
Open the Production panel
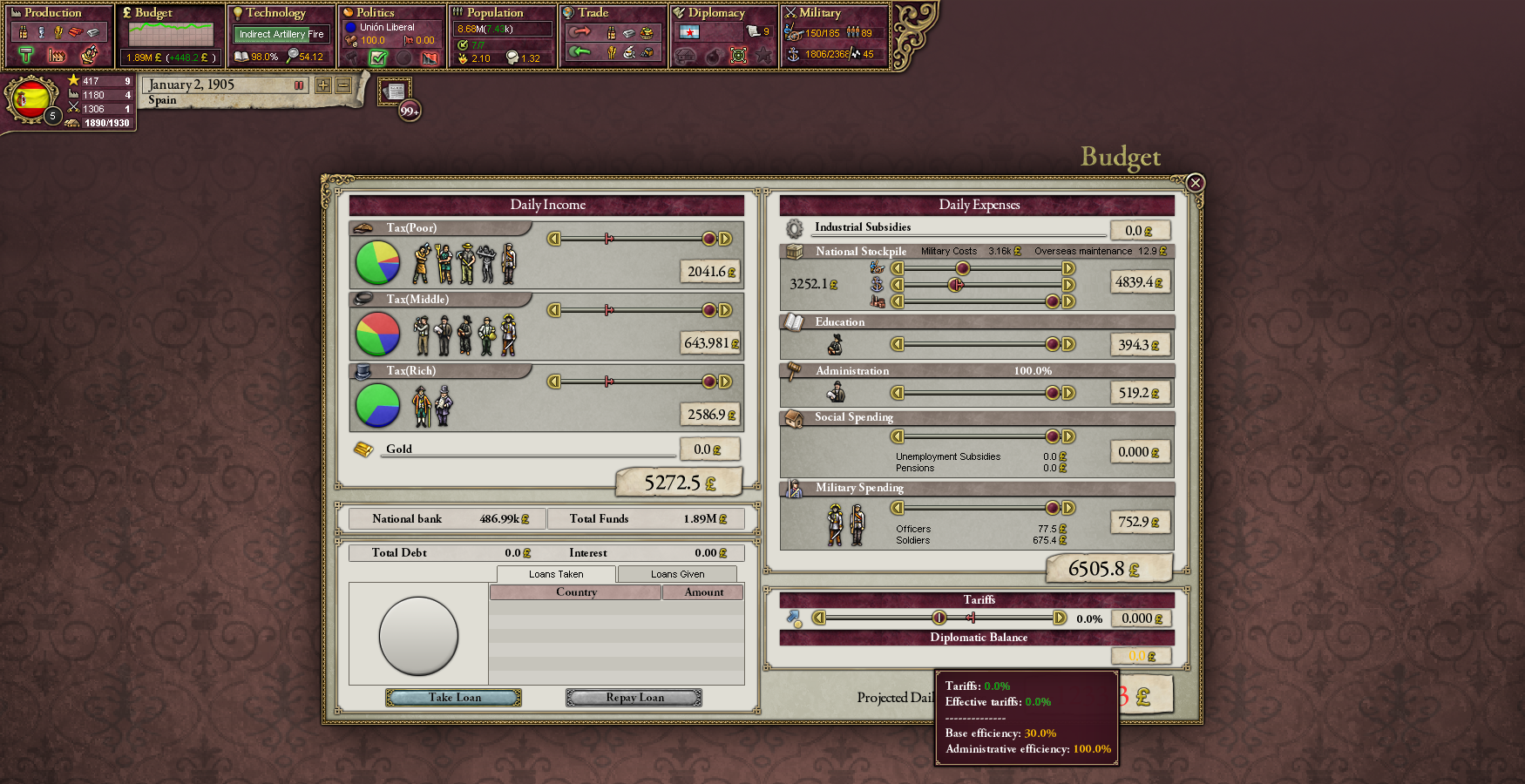click(52, 13)
